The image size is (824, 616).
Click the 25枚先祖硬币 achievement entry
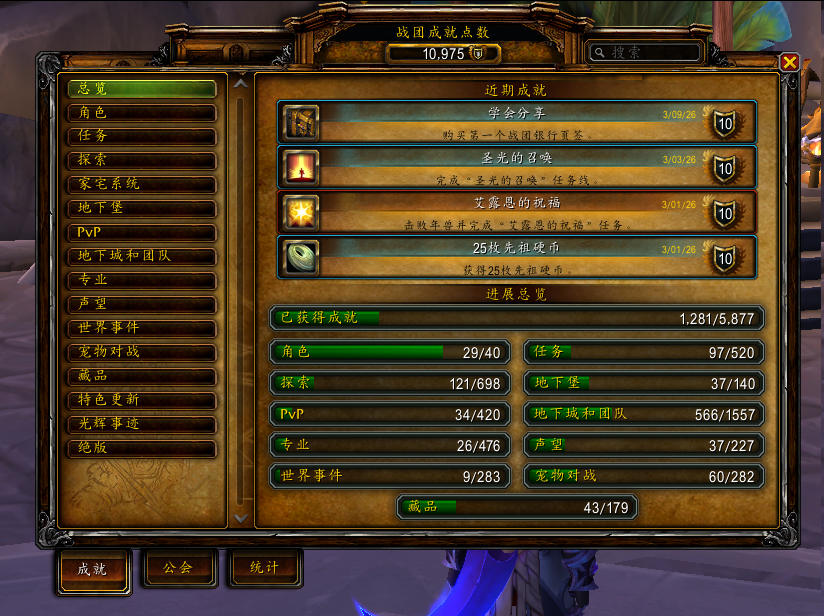tap(516, 258)
